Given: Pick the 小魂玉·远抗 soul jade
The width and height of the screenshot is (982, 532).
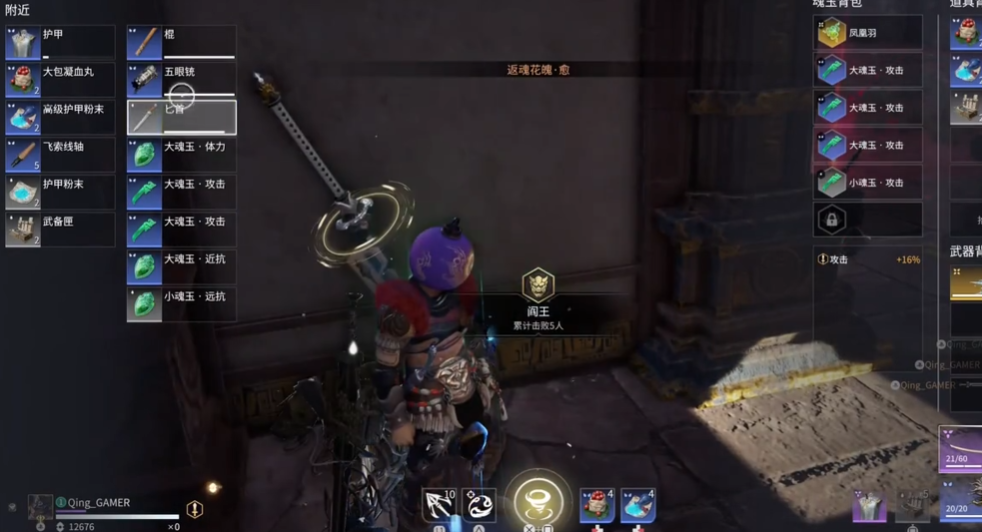Looking at the screenshot, I should (x=181, y=304).
